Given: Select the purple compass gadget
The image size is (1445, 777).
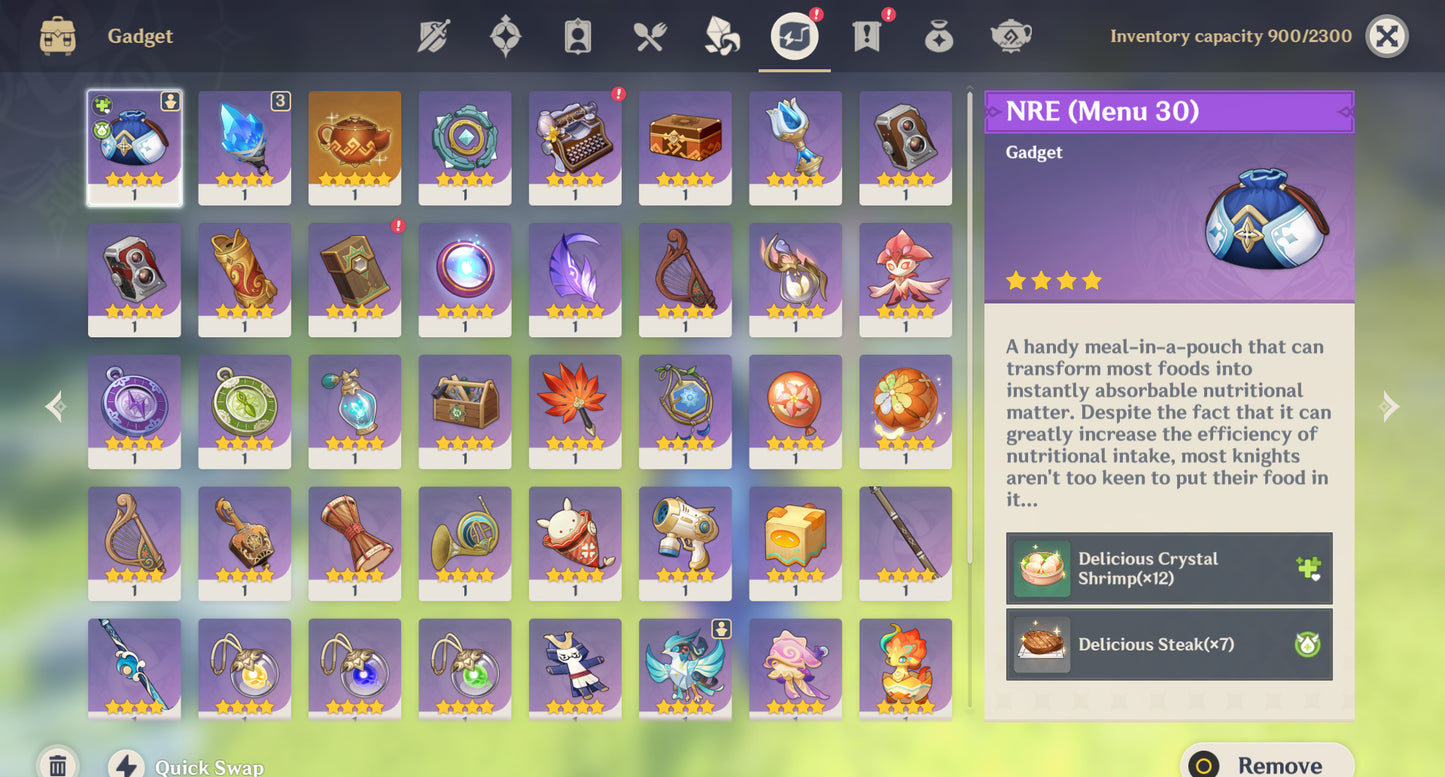Looking at the screenshot, I should 134,411.
